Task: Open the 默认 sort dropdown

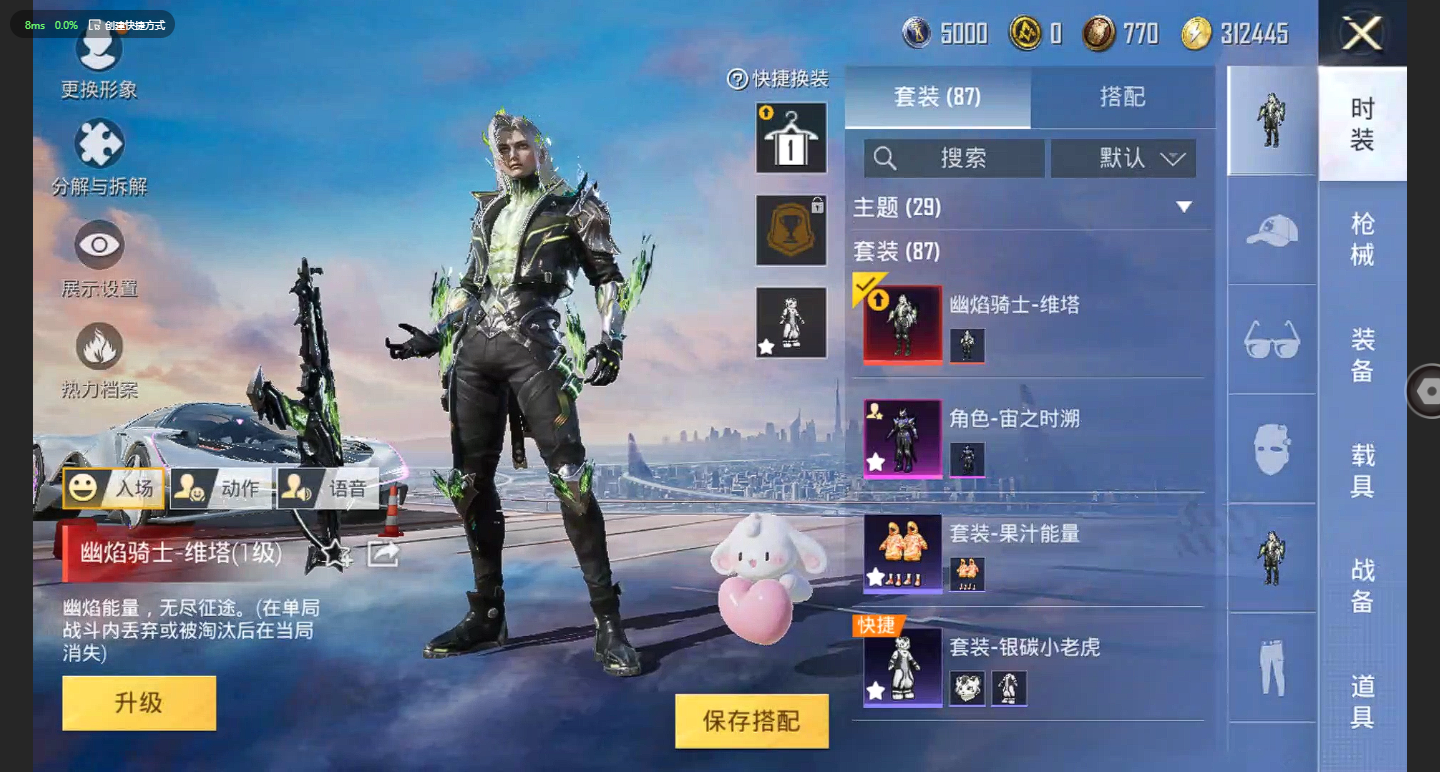Action: pyautogui.click(x=1123, y=158)
